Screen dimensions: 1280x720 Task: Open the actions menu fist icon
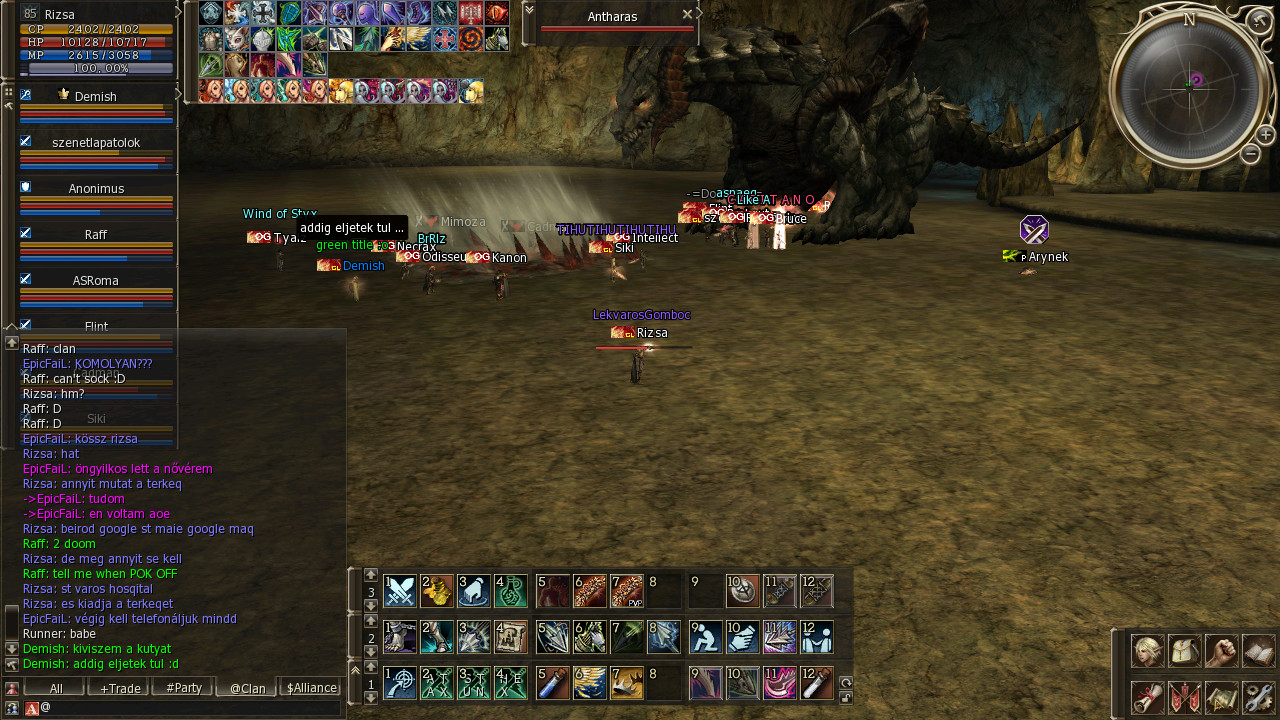coord(1221,651)
